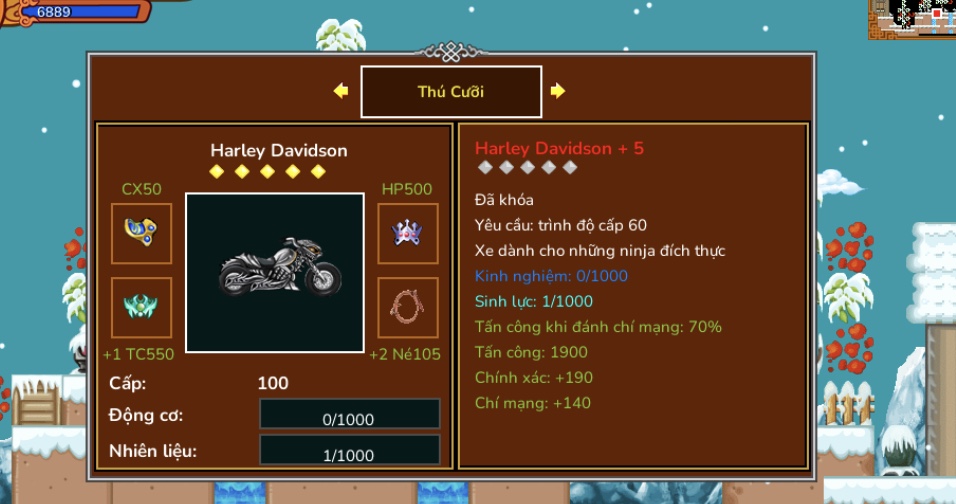Select the Thú Cưỡi tab header
This screenshot has height=504, width=956.
pos(451,92)
